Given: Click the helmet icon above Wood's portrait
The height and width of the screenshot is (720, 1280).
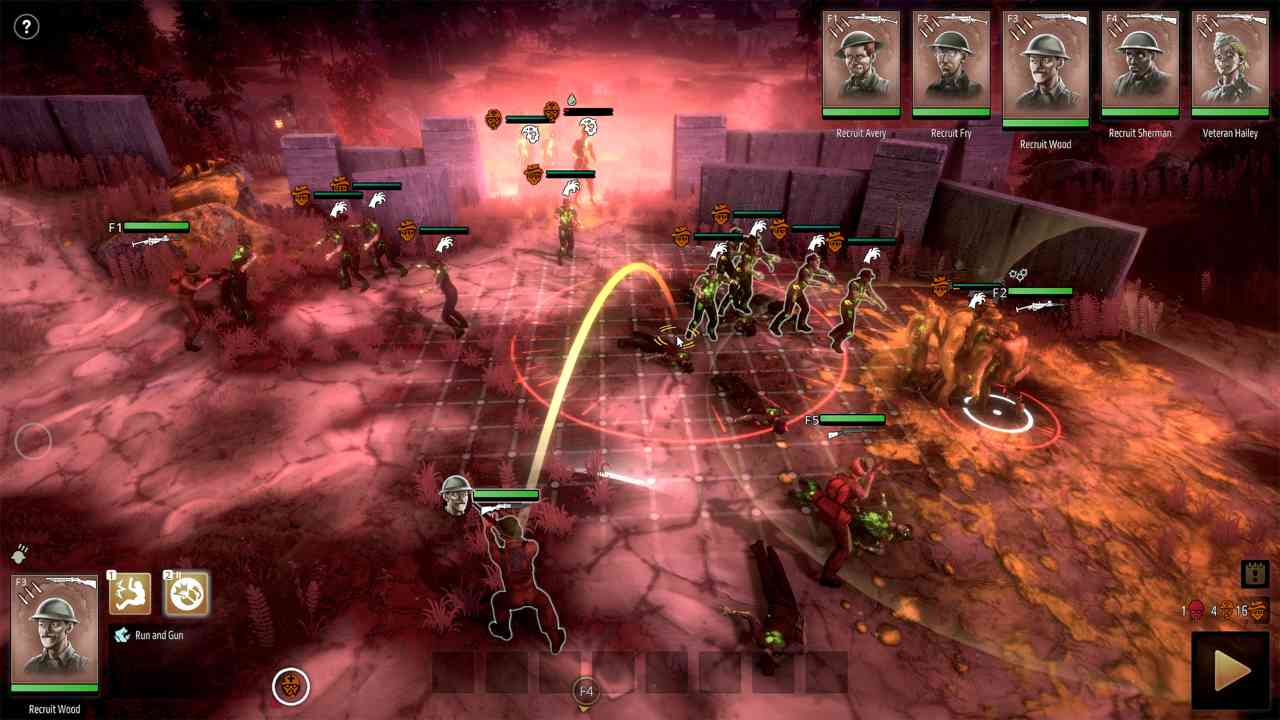Looking at the screenshot, I should pyautogui.click(x=19, y=554).
